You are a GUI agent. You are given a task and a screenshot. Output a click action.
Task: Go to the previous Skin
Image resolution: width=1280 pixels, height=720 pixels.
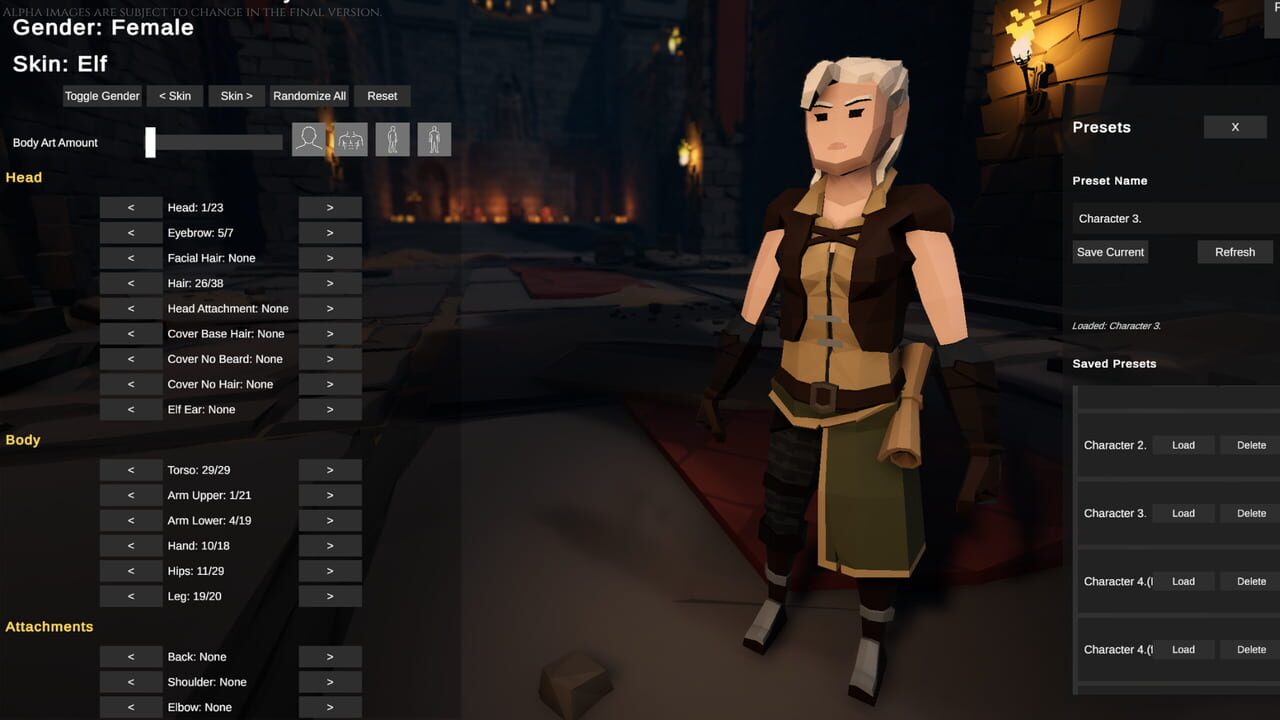click(x=175, y=96)
